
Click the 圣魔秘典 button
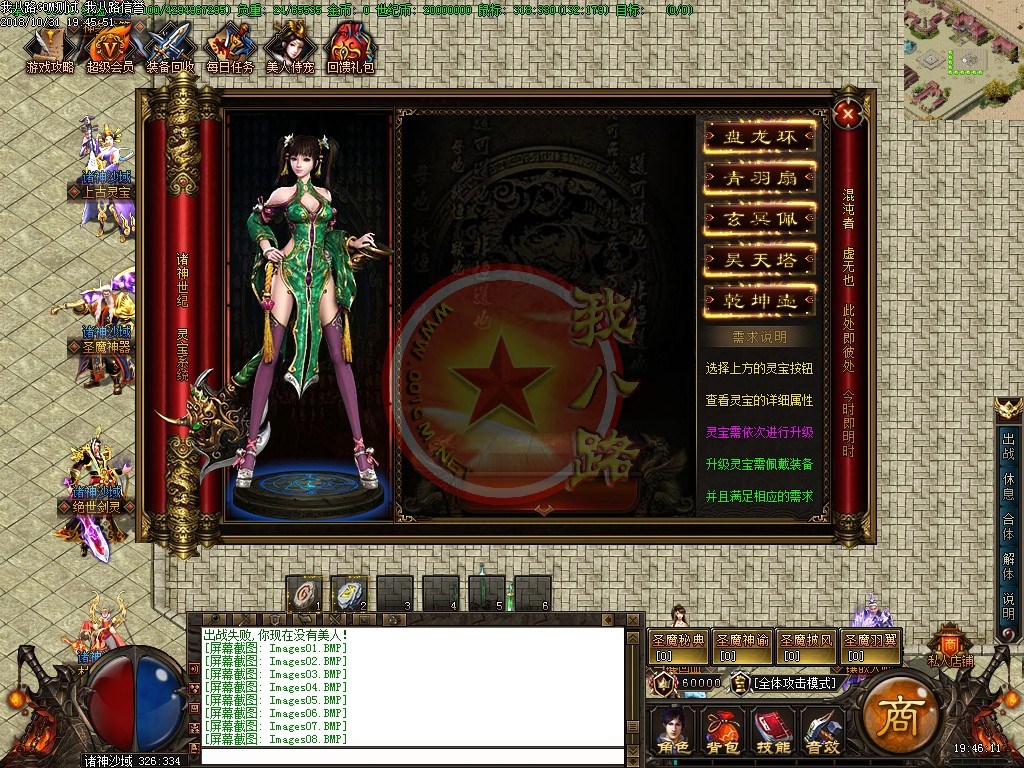pos(679,646)
